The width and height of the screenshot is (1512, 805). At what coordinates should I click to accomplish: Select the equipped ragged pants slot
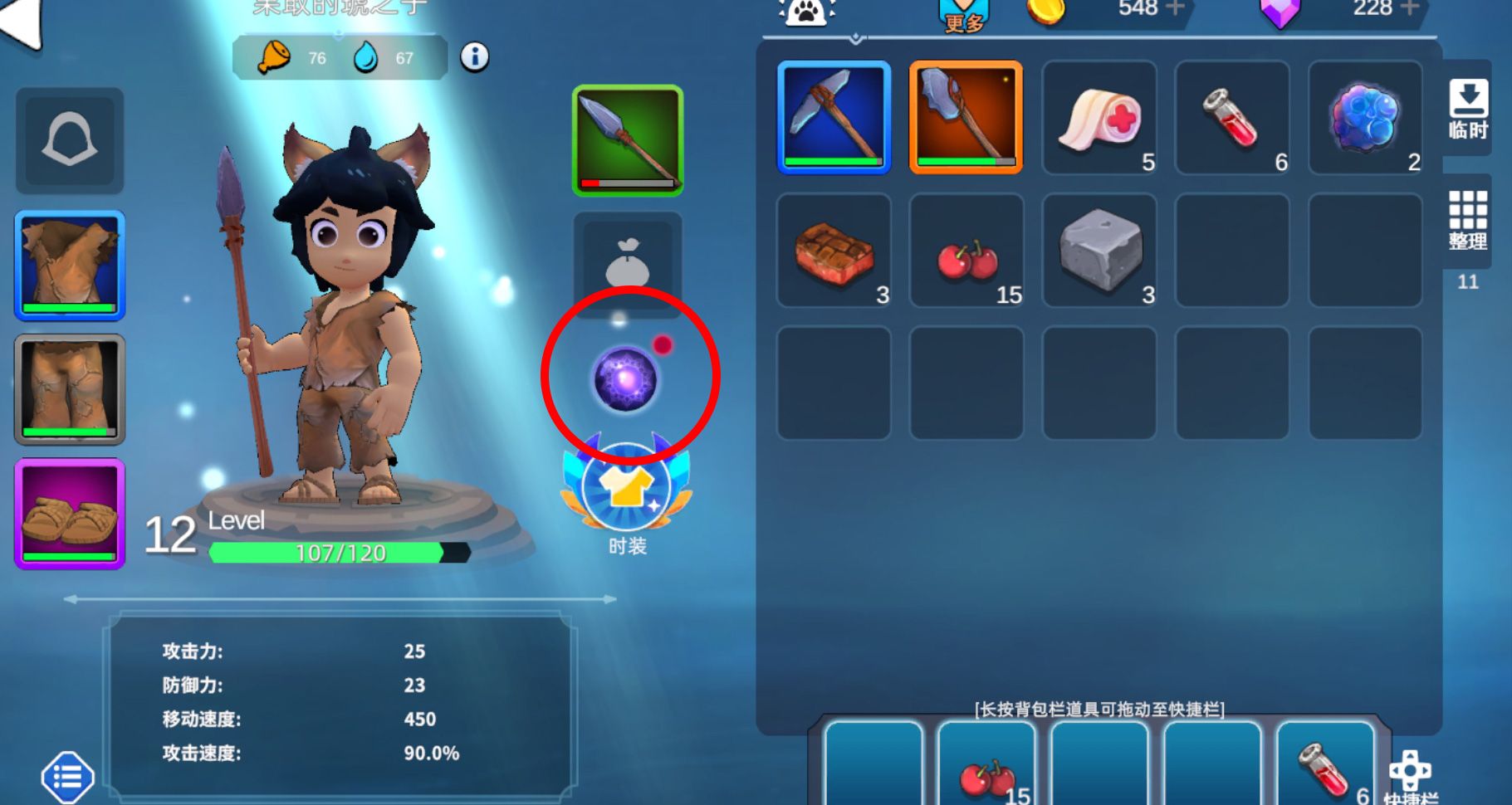70,389
